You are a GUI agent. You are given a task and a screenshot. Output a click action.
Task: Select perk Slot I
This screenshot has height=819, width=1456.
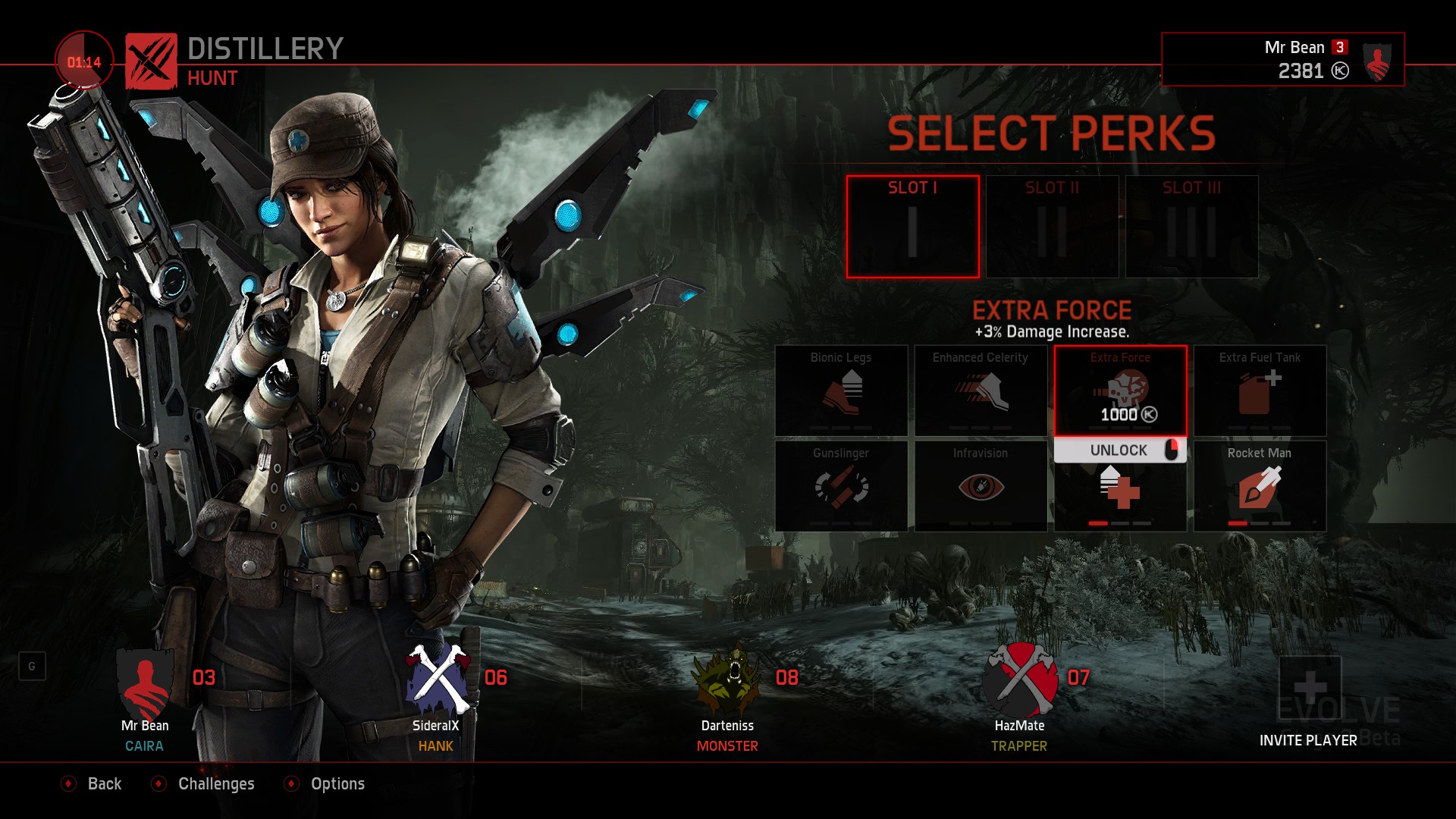pos(912,227)
